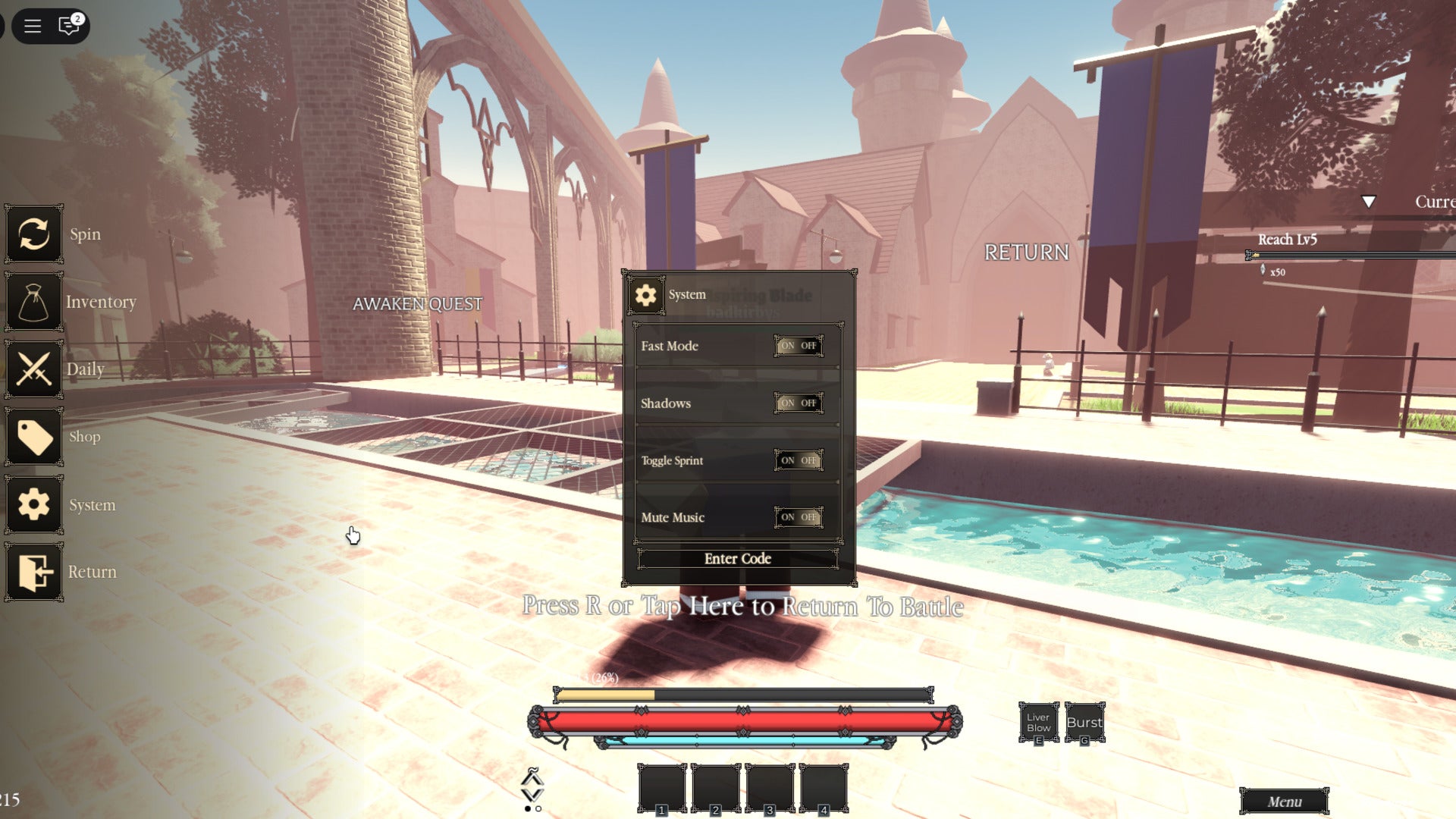Toggle the Mute Music switch

pos(798,517)
